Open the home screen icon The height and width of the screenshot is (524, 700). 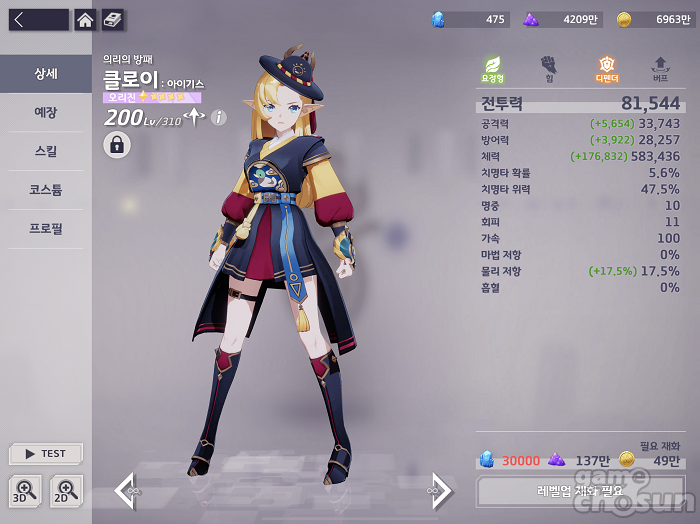[86, 20]
